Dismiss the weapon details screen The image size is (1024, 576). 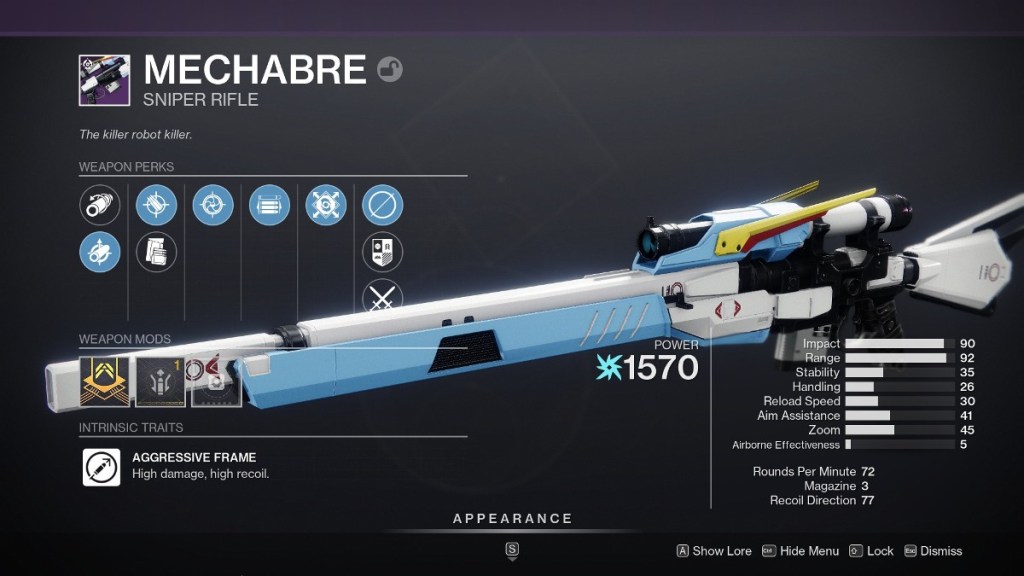(933, 551)
